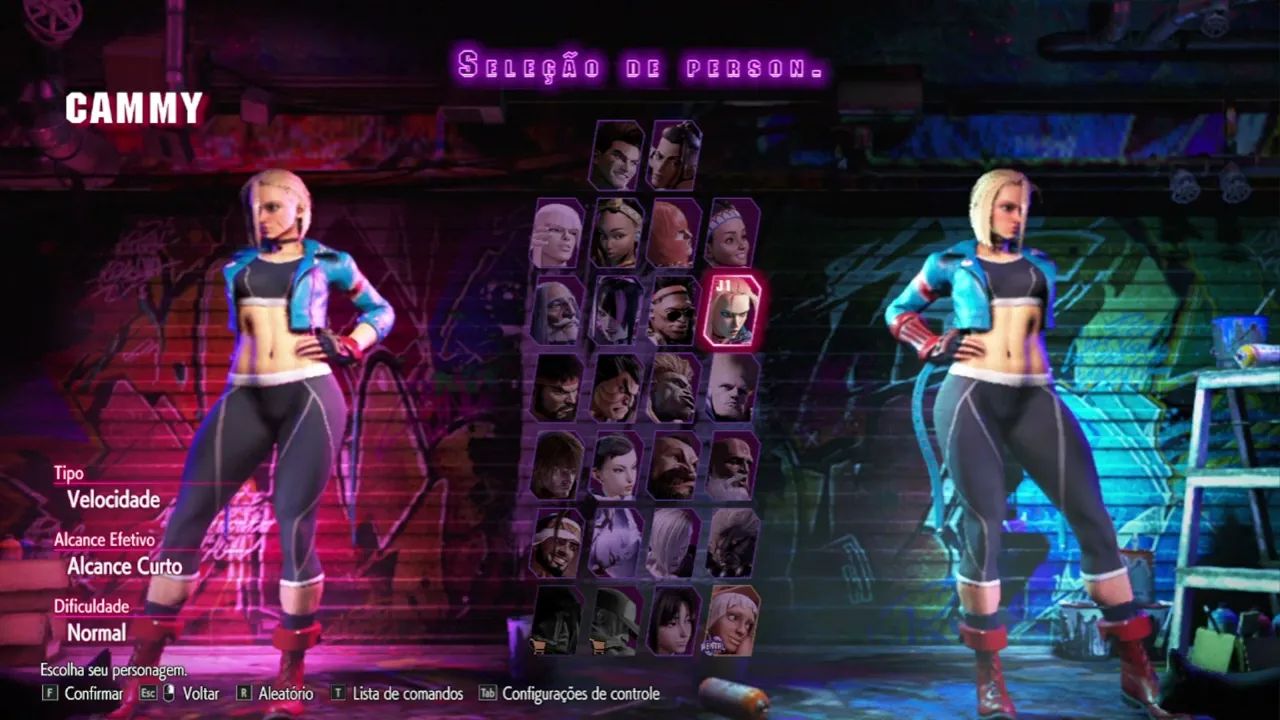Viewport: 1280px width, 720px height.
Task: Select Luke at the top of the roster
Action: (x=615, y=155)
